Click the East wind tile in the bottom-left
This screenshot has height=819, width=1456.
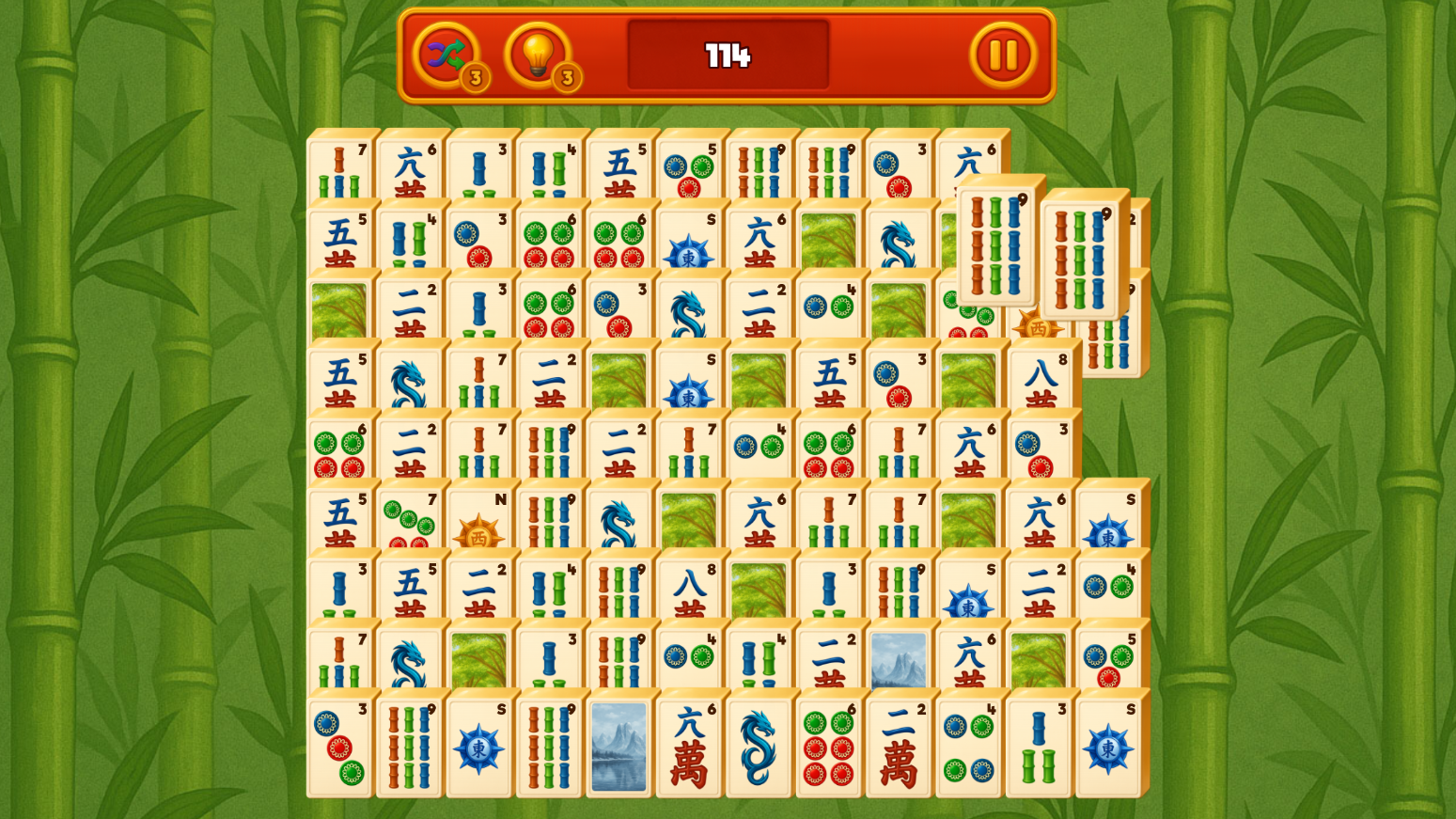pyautogui.click(x=478, y=746)
